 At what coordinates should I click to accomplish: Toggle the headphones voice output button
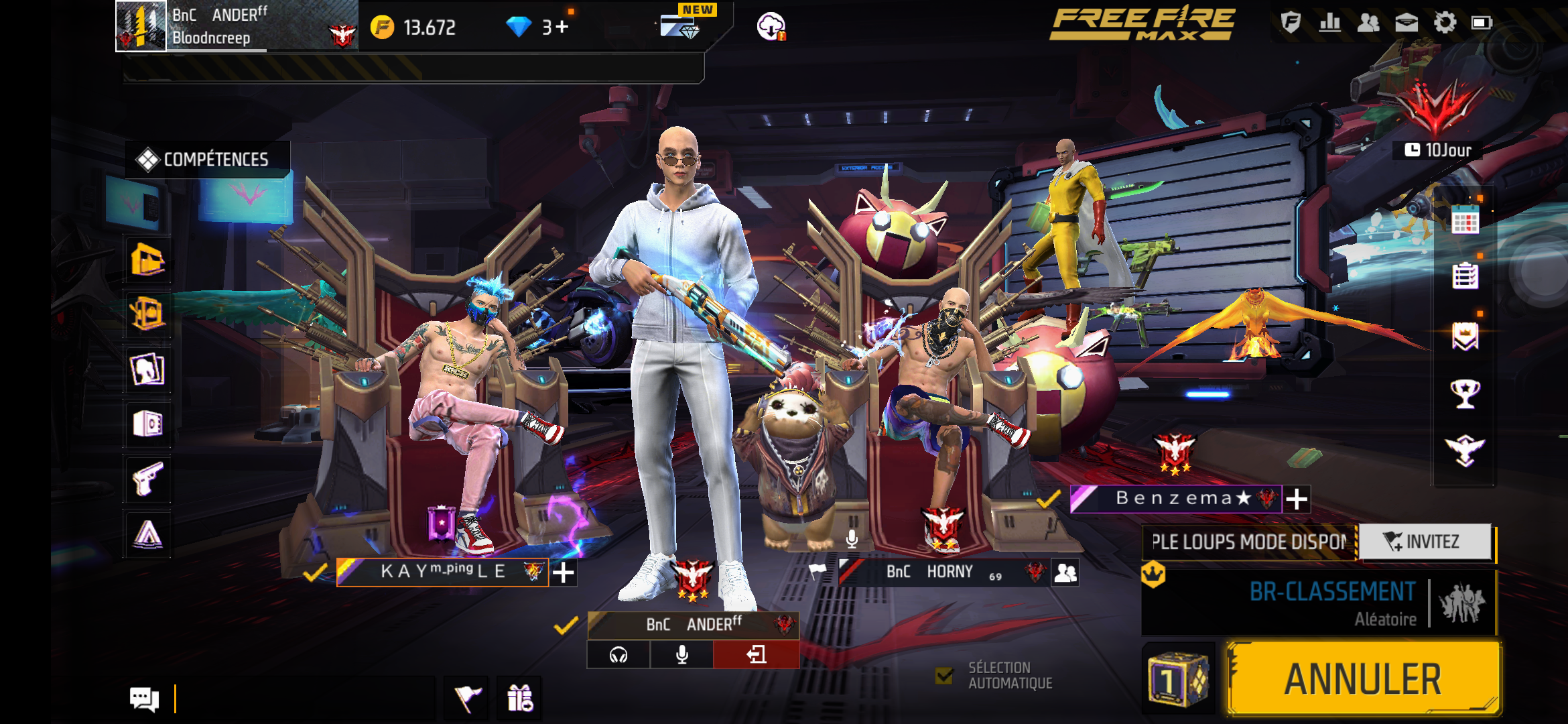[x=618, y=654]
